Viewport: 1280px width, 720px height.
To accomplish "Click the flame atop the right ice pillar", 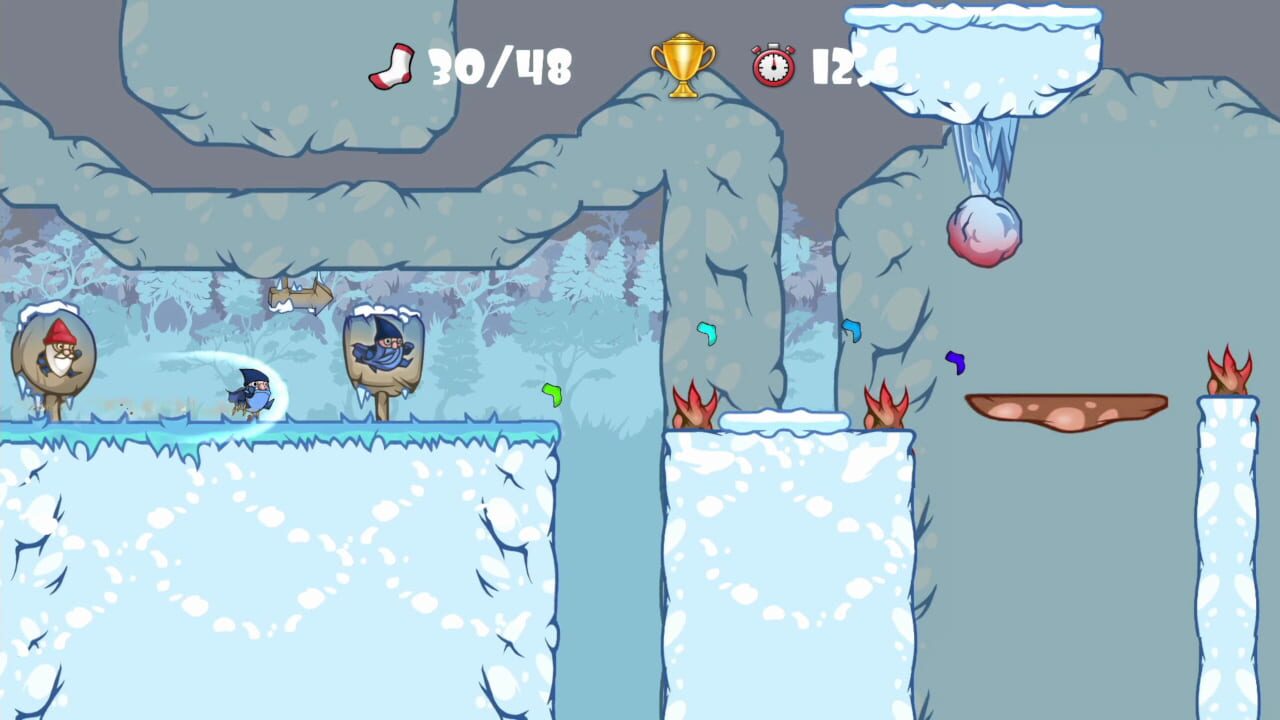I will tap(1230, 370).
